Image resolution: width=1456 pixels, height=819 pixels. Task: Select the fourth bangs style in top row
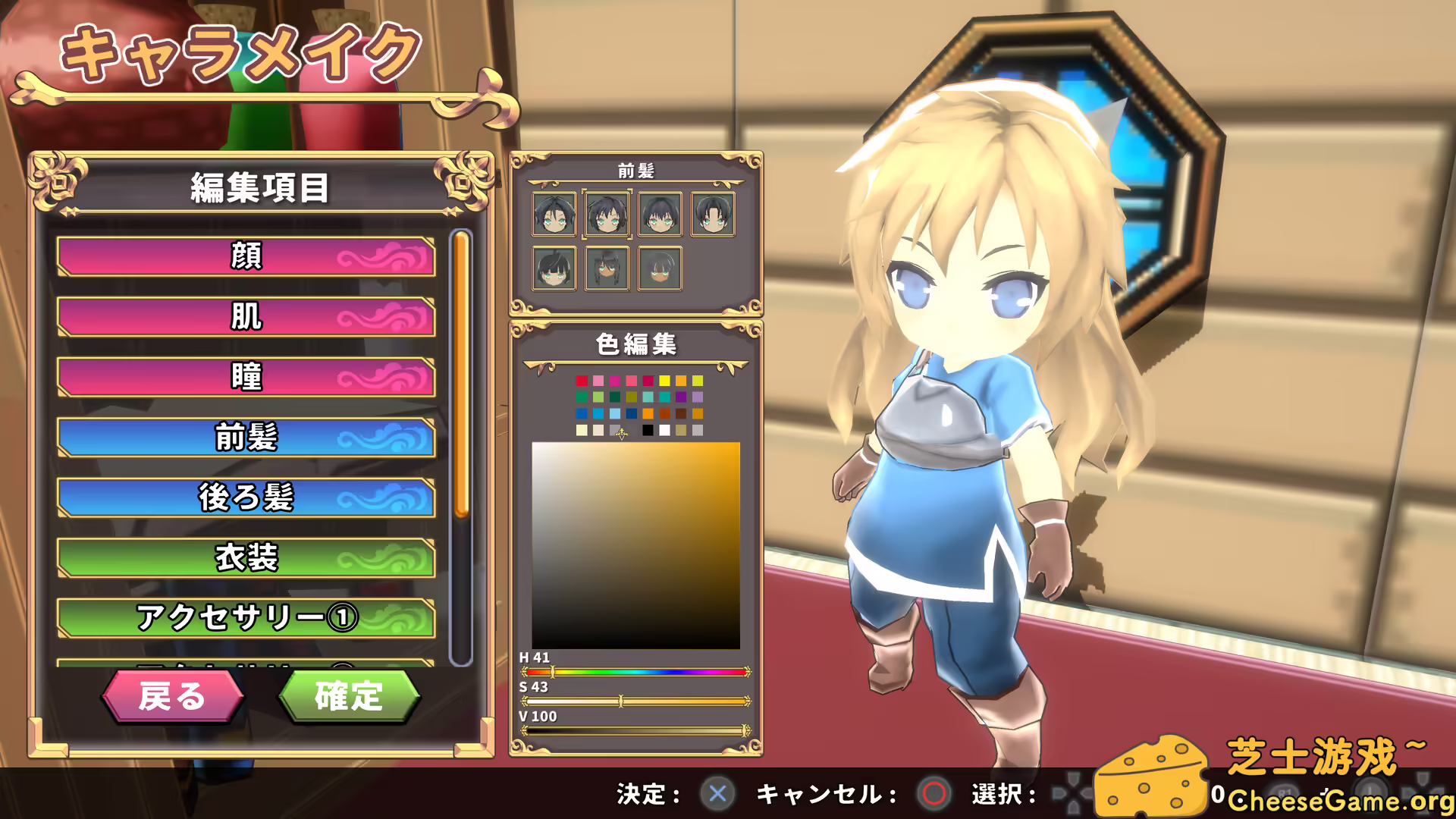tap(714, 213)
